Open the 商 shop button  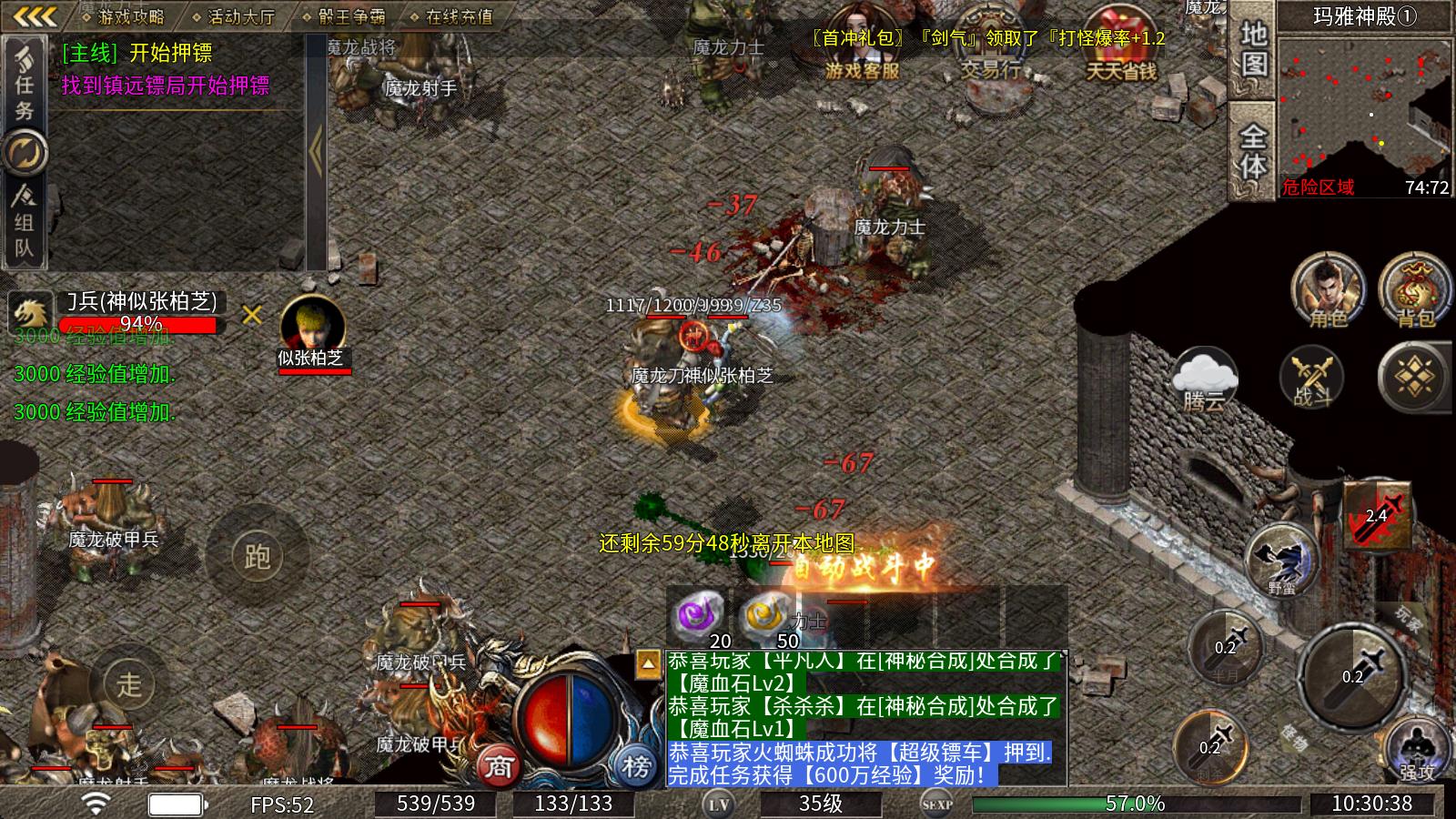499,765
